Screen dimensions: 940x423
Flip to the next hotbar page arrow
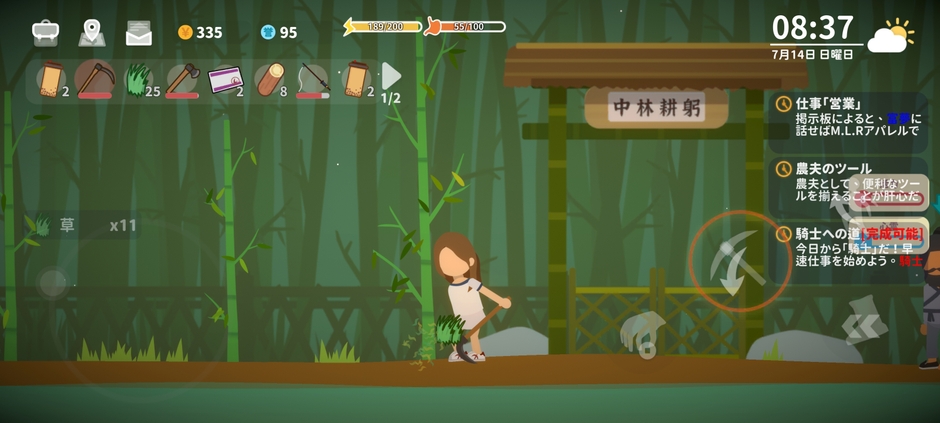(x=391, y=76)
